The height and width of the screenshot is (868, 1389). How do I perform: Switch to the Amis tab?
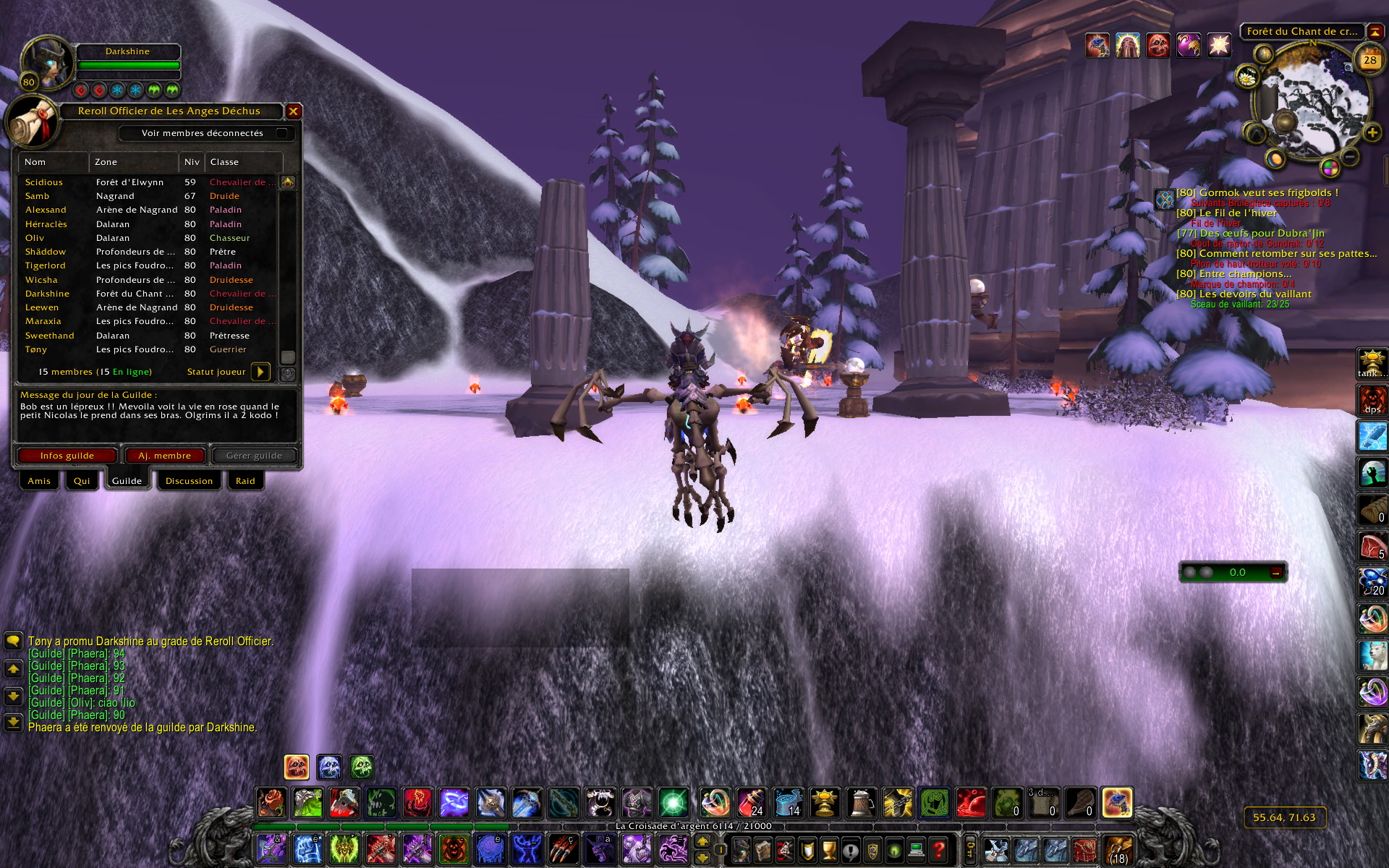39,481
